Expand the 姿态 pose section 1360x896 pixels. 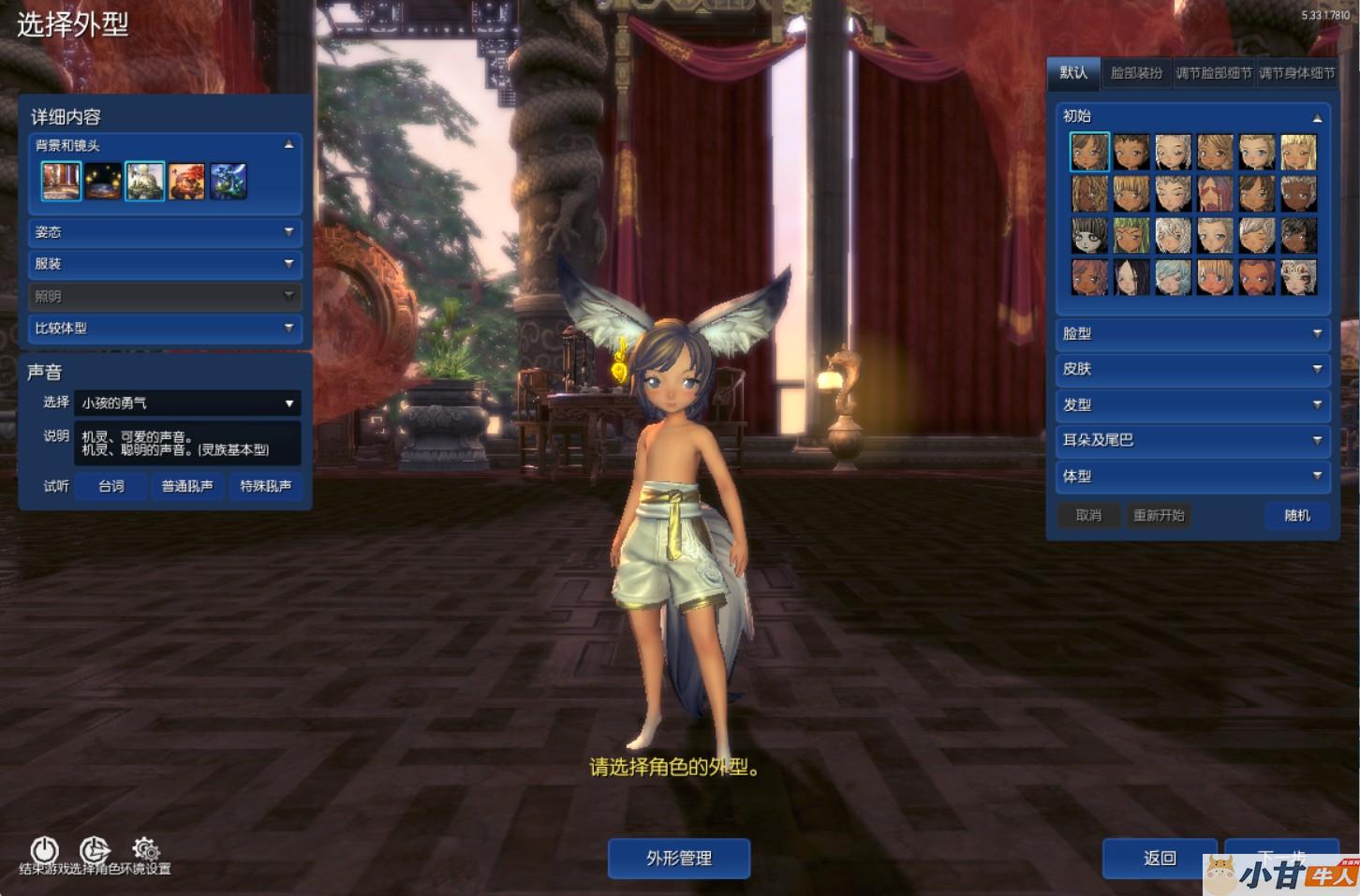[x=164, y=232]
